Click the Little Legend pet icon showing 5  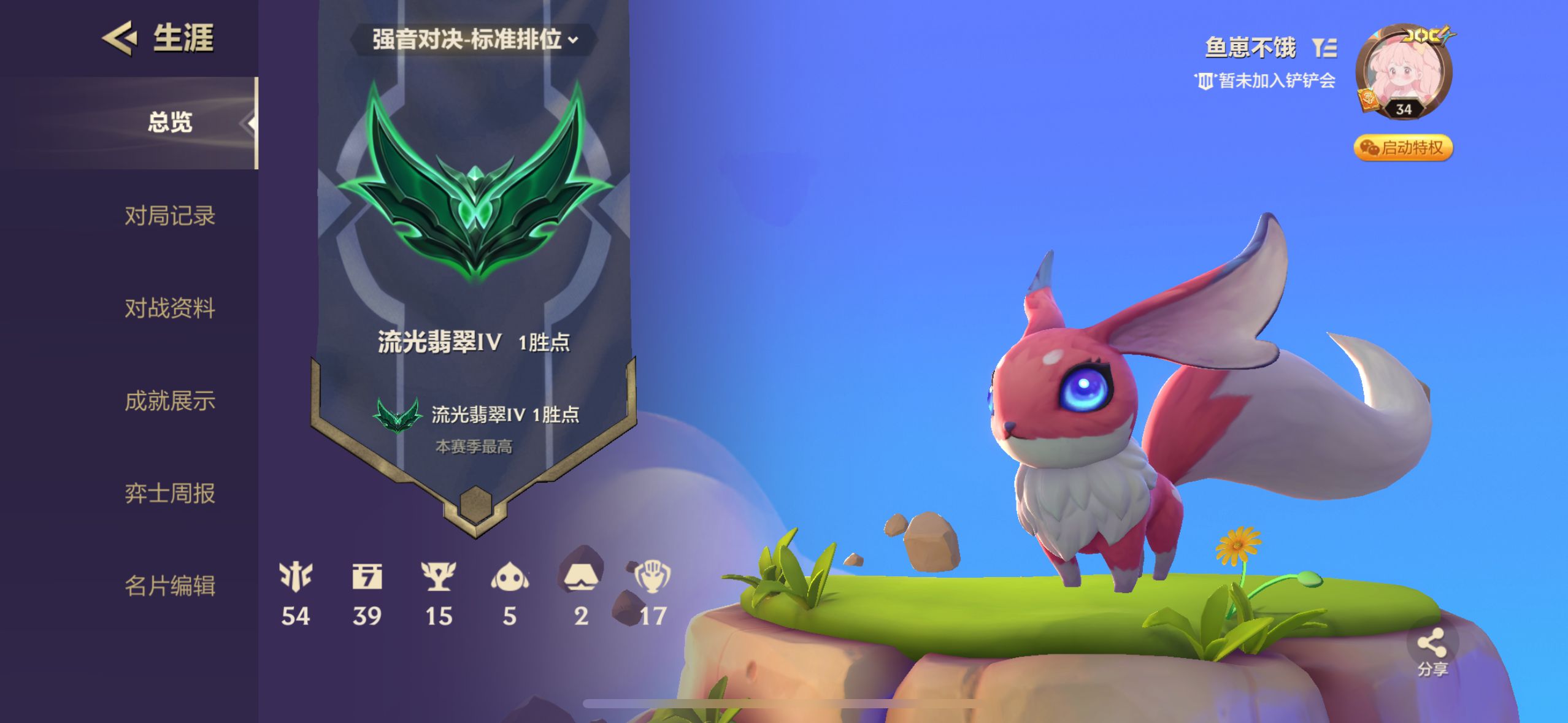pyautogui.click(x=510, y=577)
